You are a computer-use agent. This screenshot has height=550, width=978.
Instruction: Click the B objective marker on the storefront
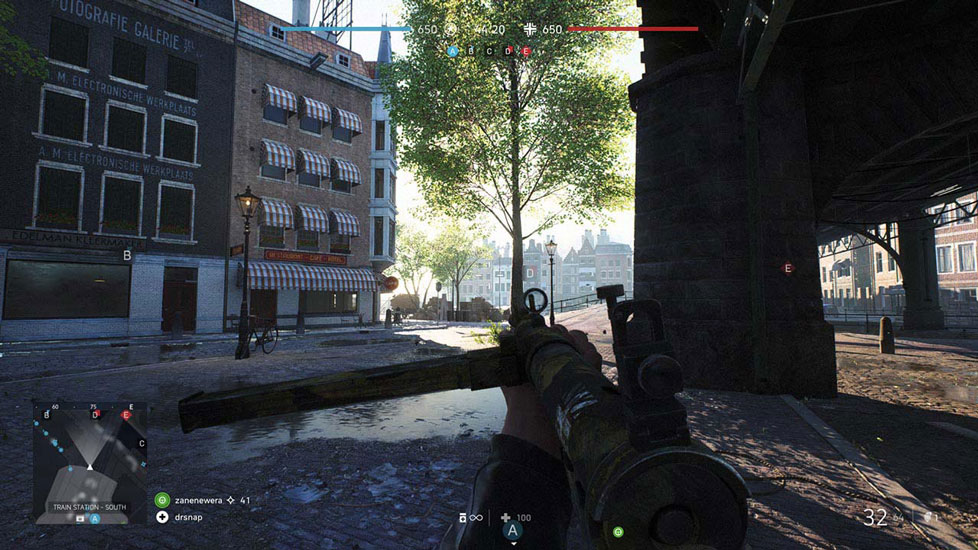127,255
